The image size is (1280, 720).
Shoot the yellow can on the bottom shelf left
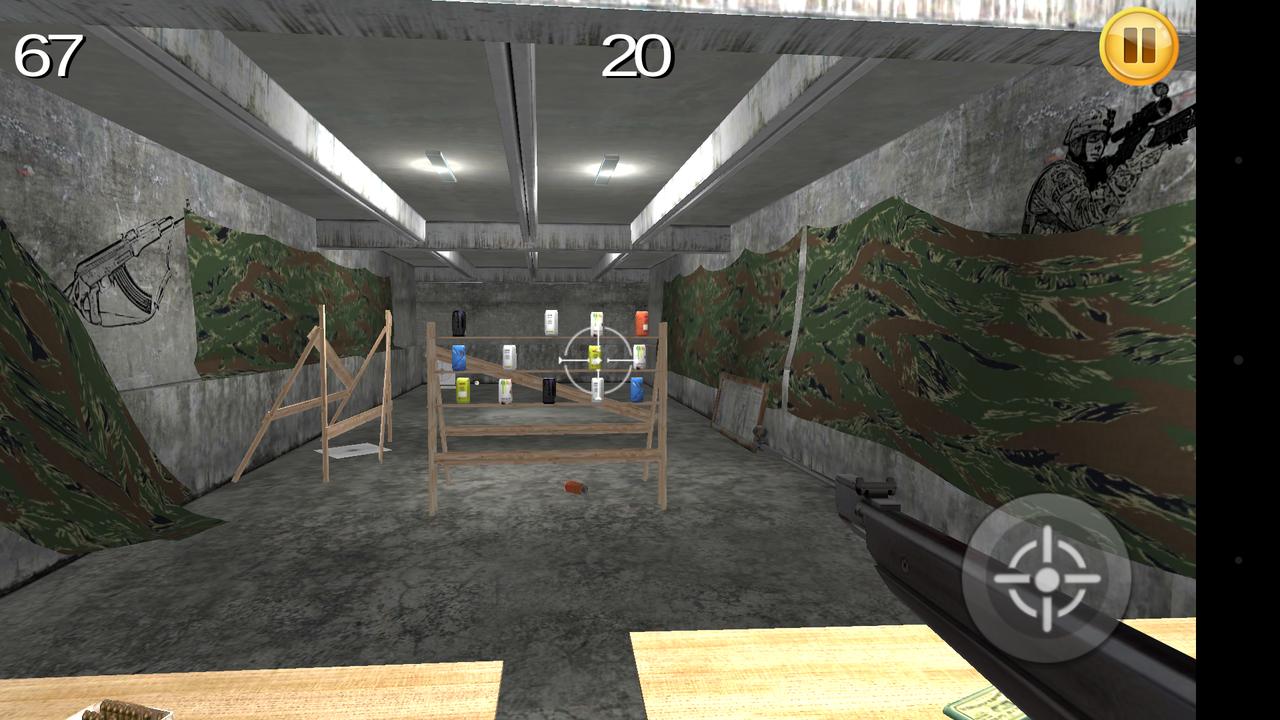(462, 390)
